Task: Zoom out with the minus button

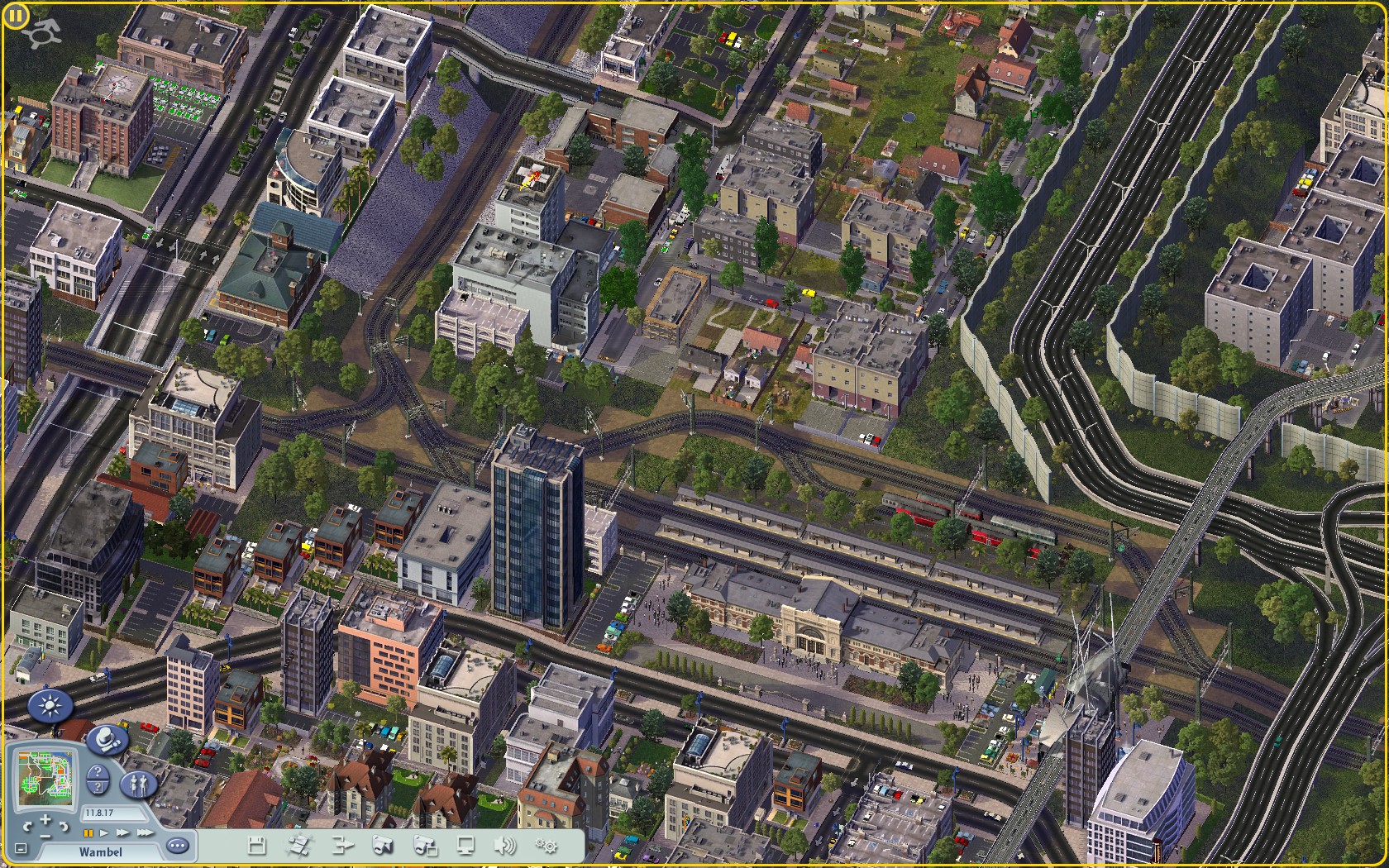Action: [x=45, y=836]
